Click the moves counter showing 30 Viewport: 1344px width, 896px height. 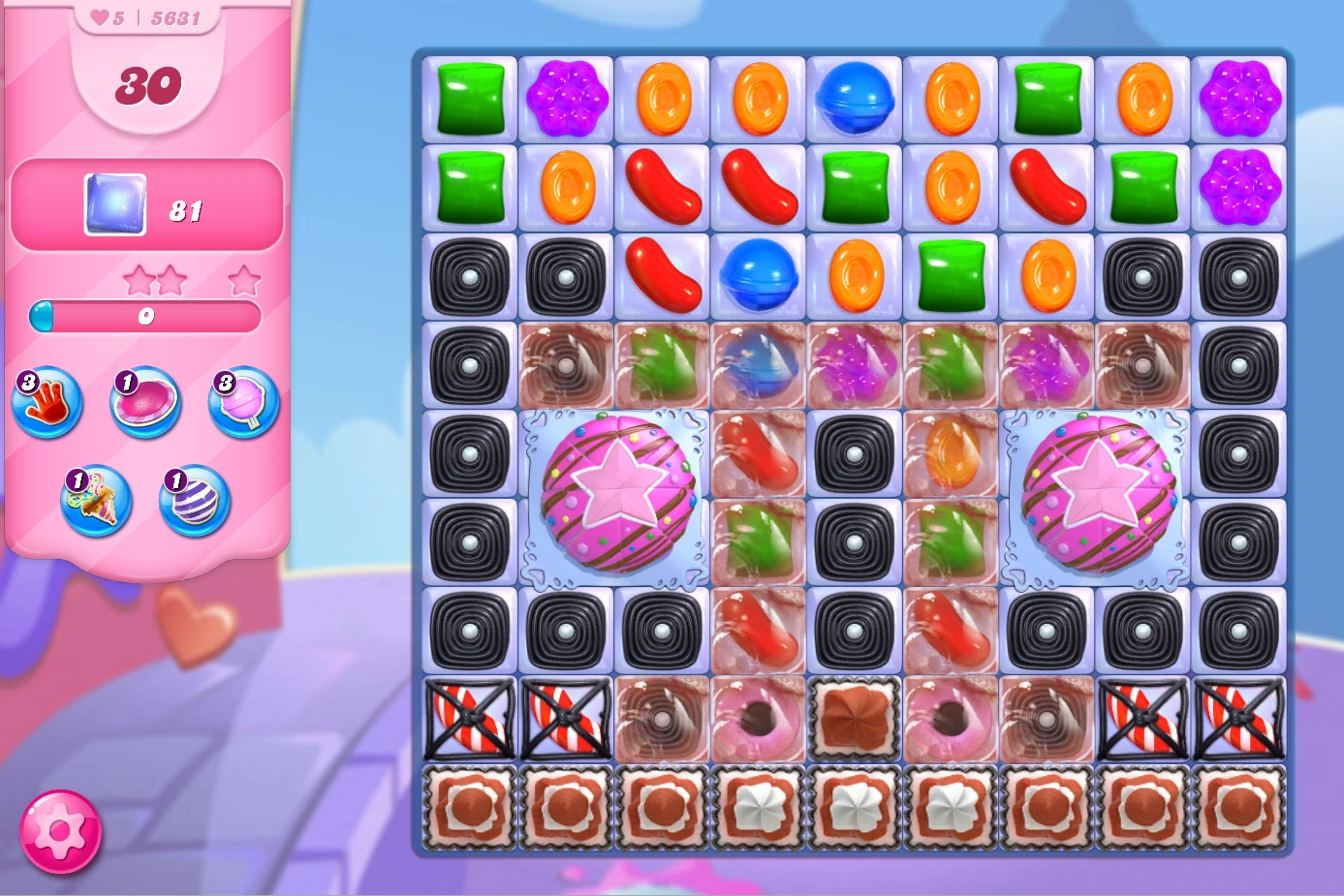pos(147,85)
